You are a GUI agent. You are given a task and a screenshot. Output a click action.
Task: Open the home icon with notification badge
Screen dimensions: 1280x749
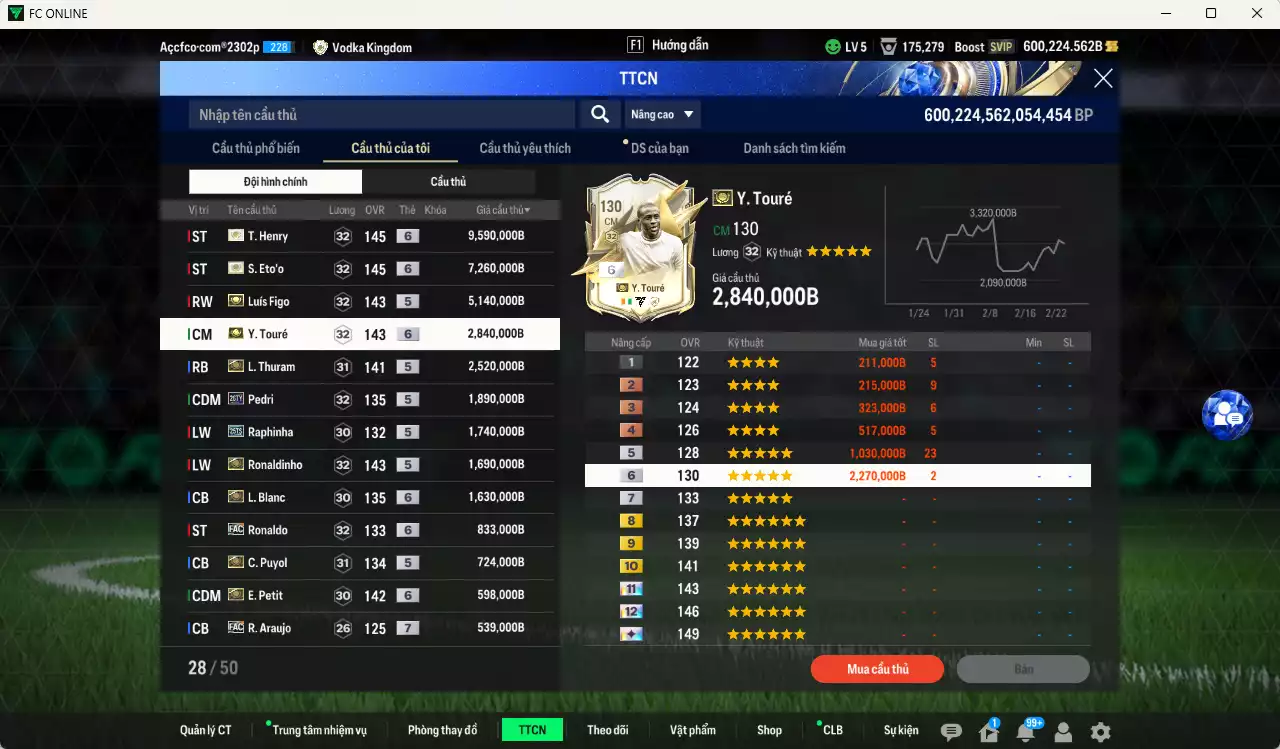[x=987, y=733]
